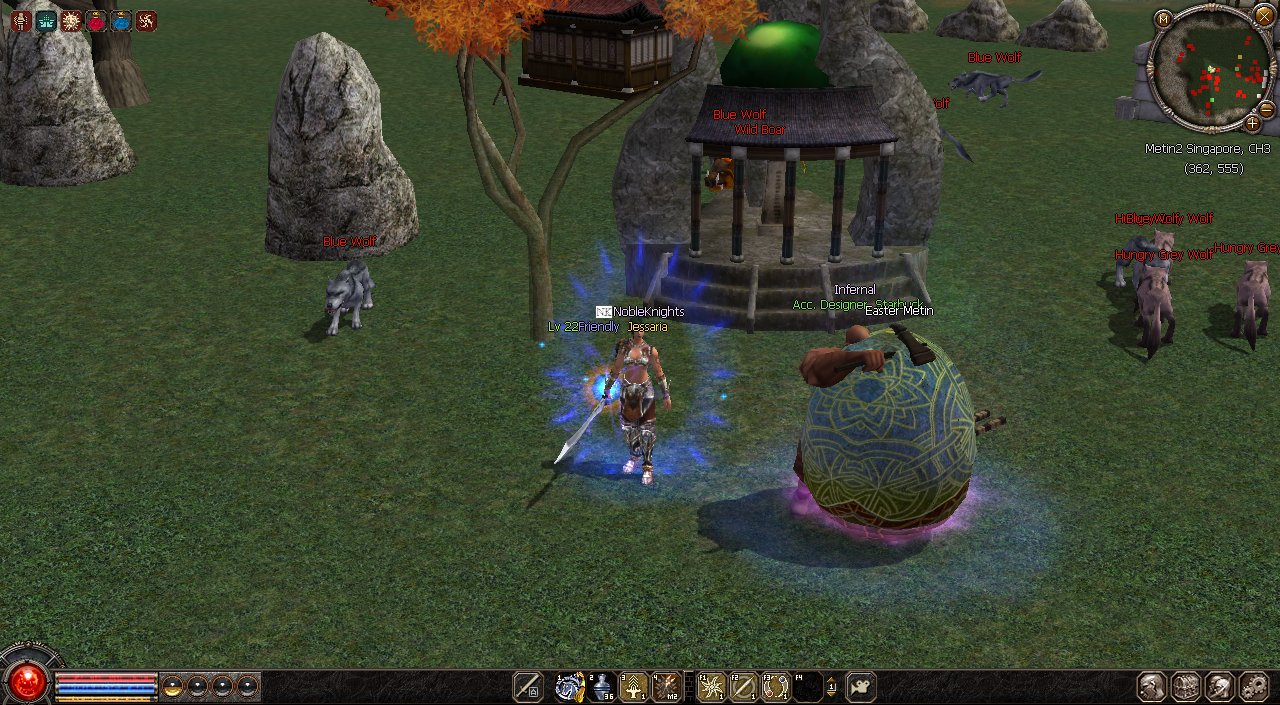Activate the burst skill in quickslot 4
This screenshot has height=705, width=1280.
666,687
